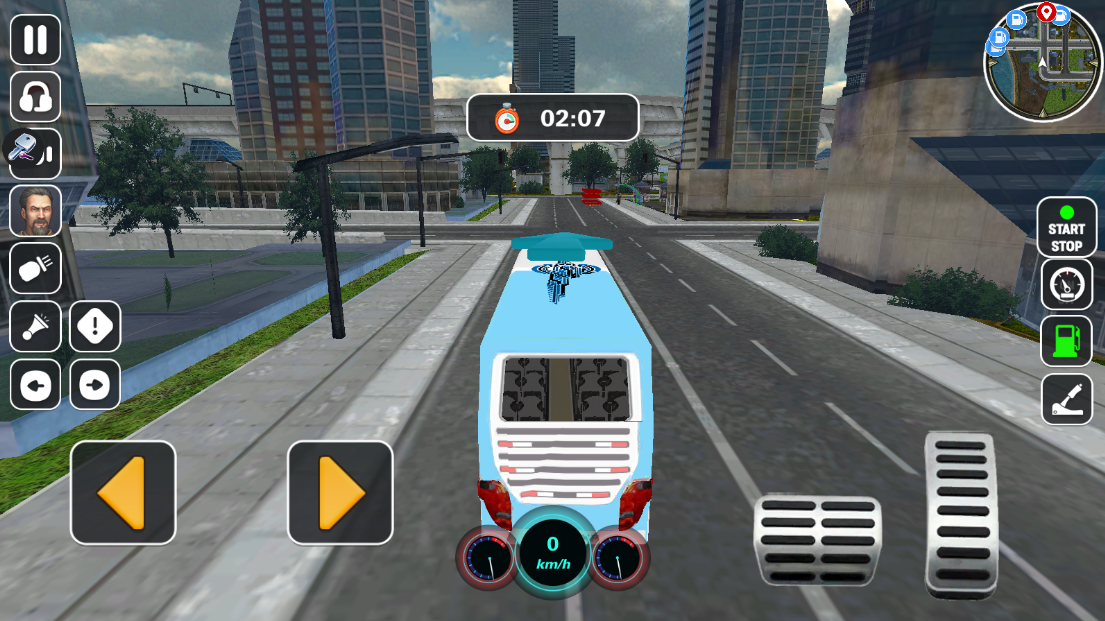Steer left with the large orange arrow
This screenshot has height=621, width=1105.
click(x=123, y=493)
